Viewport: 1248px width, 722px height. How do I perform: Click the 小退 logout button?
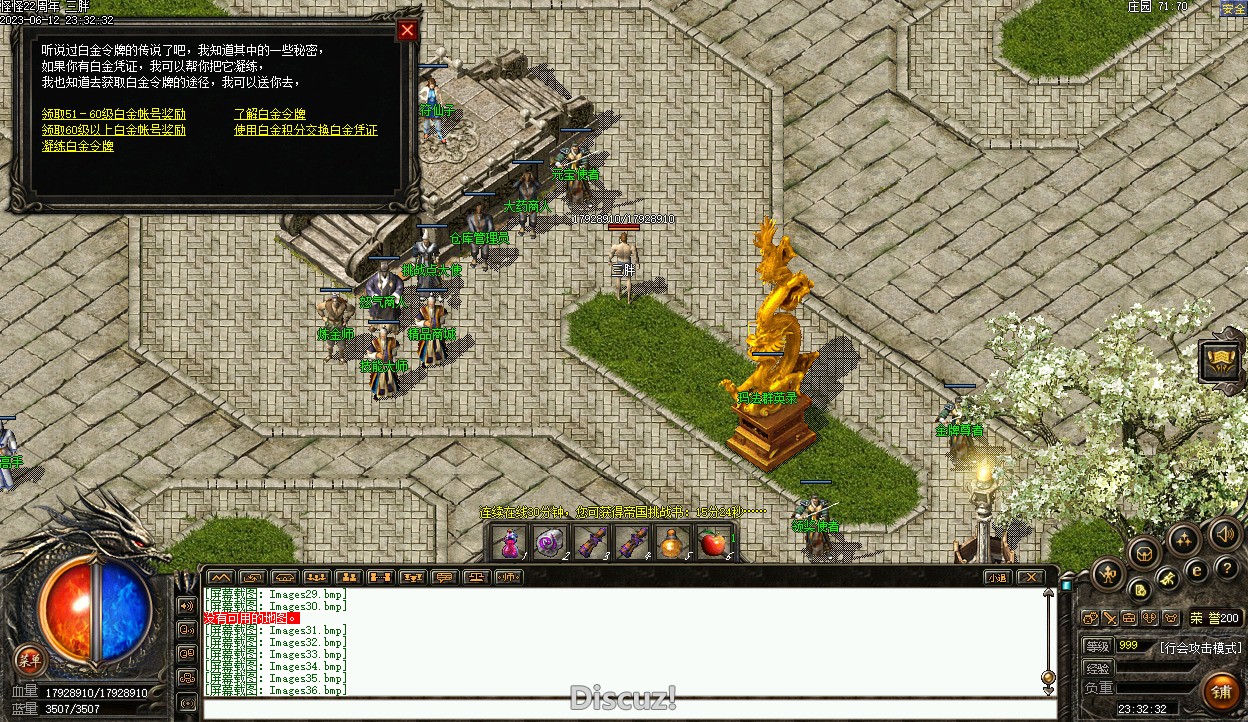[996, 577]
